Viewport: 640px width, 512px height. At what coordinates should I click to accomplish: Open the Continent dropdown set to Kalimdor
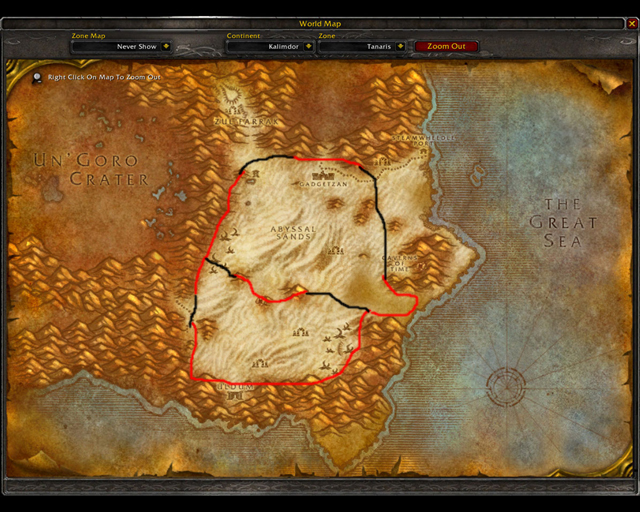(x=306, y=46)
